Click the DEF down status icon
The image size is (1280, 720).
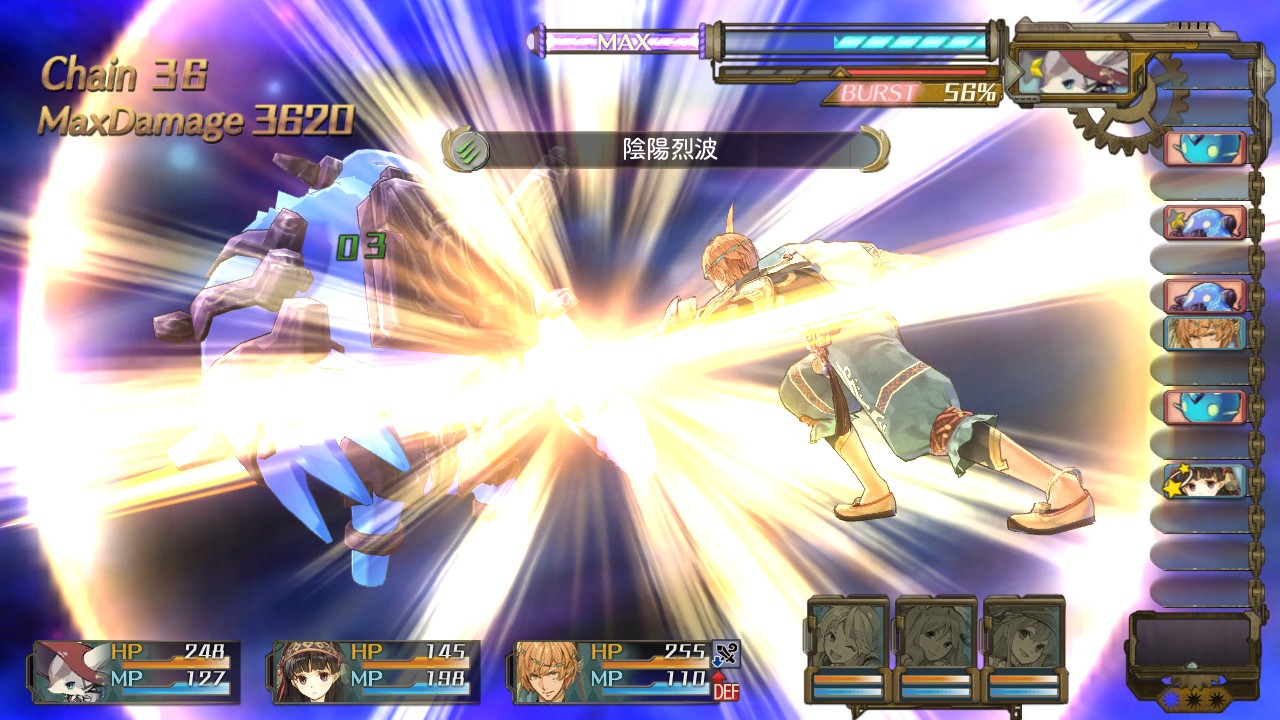[726, 687]
